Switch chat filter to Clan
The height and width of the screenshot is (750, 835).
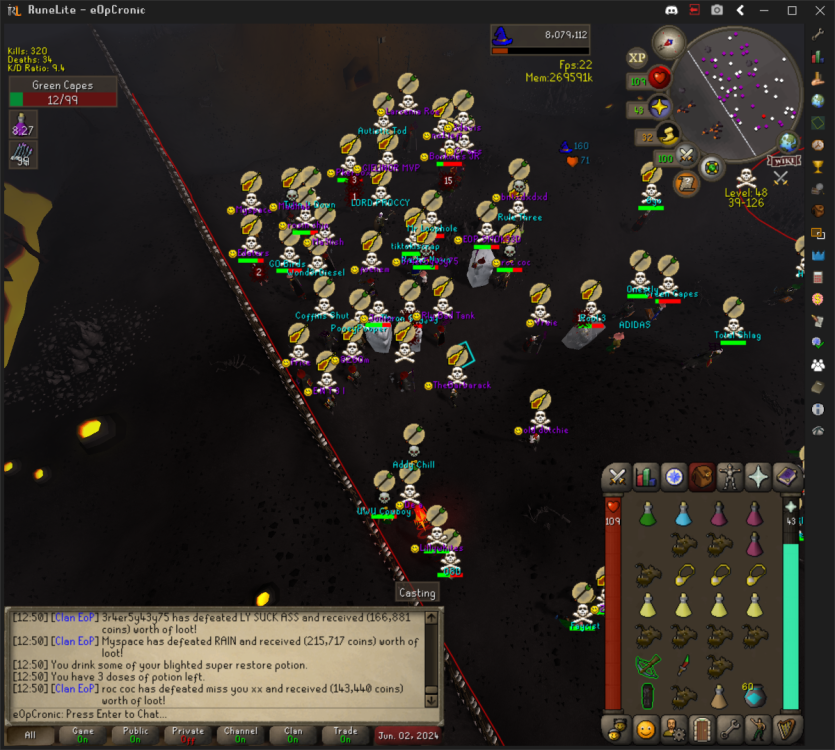tap(293, 735)
